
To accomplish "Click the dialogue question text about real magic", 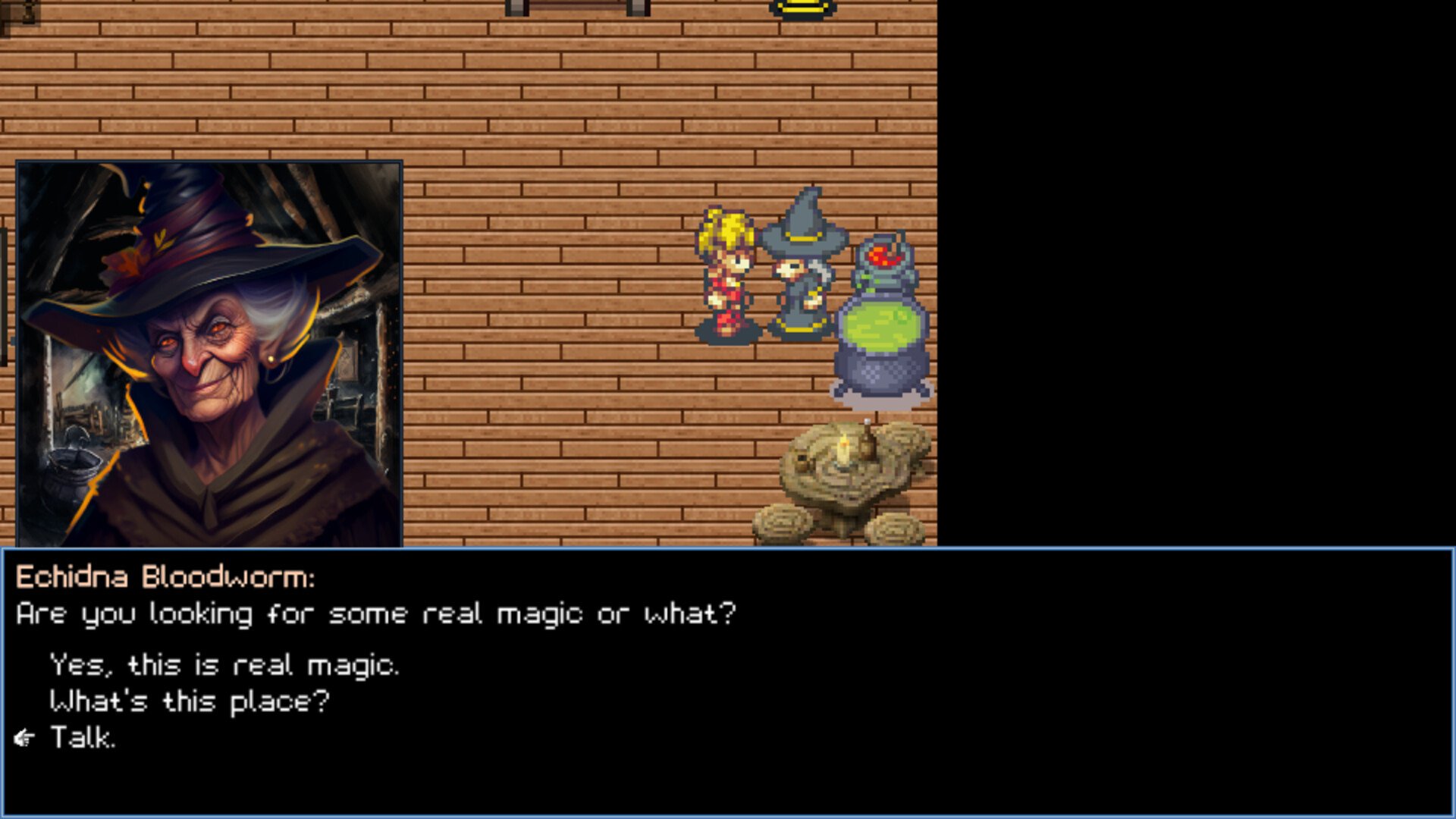I will point(375,614).
